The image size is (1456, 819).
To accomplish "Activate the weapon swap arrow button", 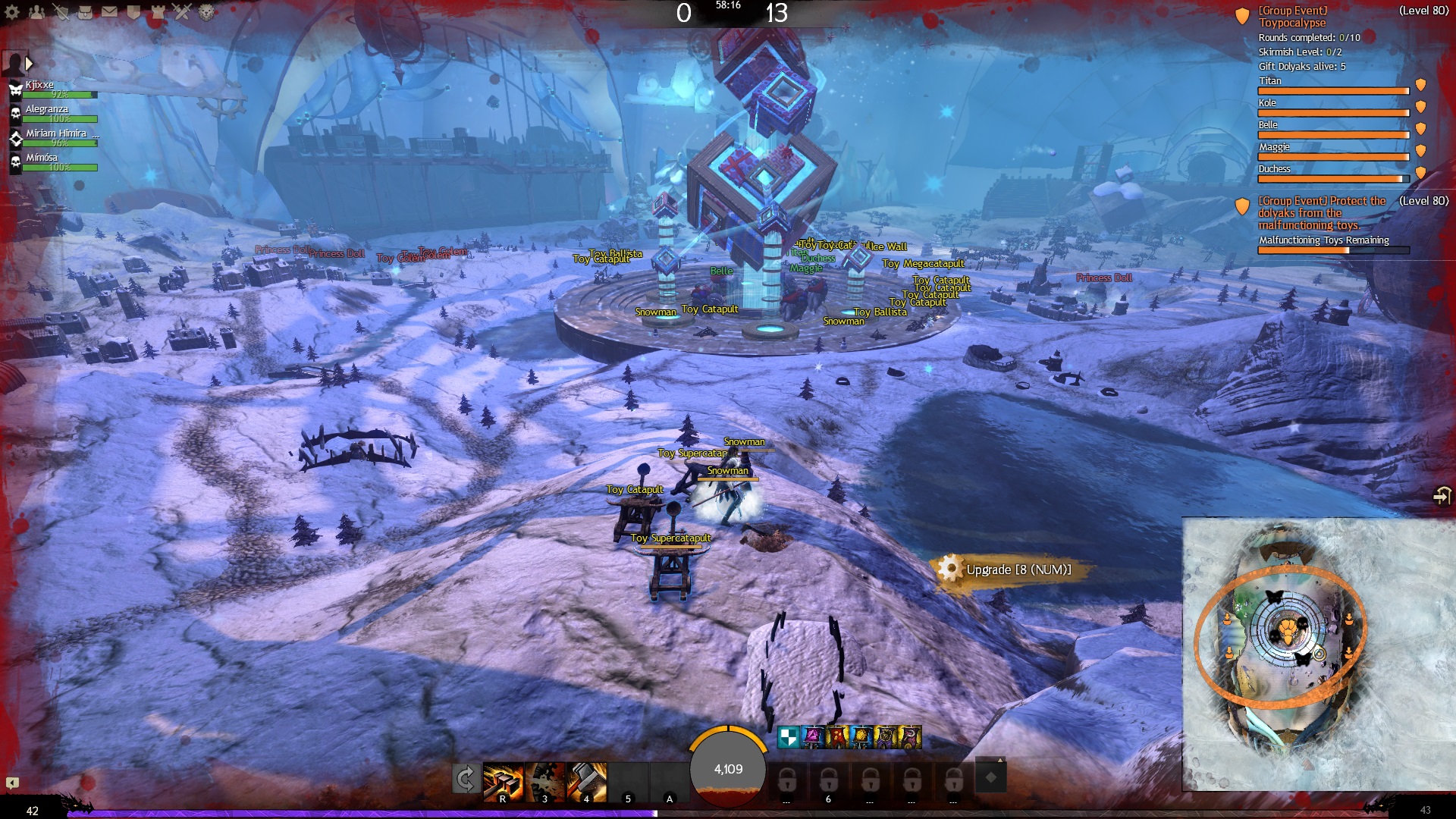I will [x=465, y=779].
